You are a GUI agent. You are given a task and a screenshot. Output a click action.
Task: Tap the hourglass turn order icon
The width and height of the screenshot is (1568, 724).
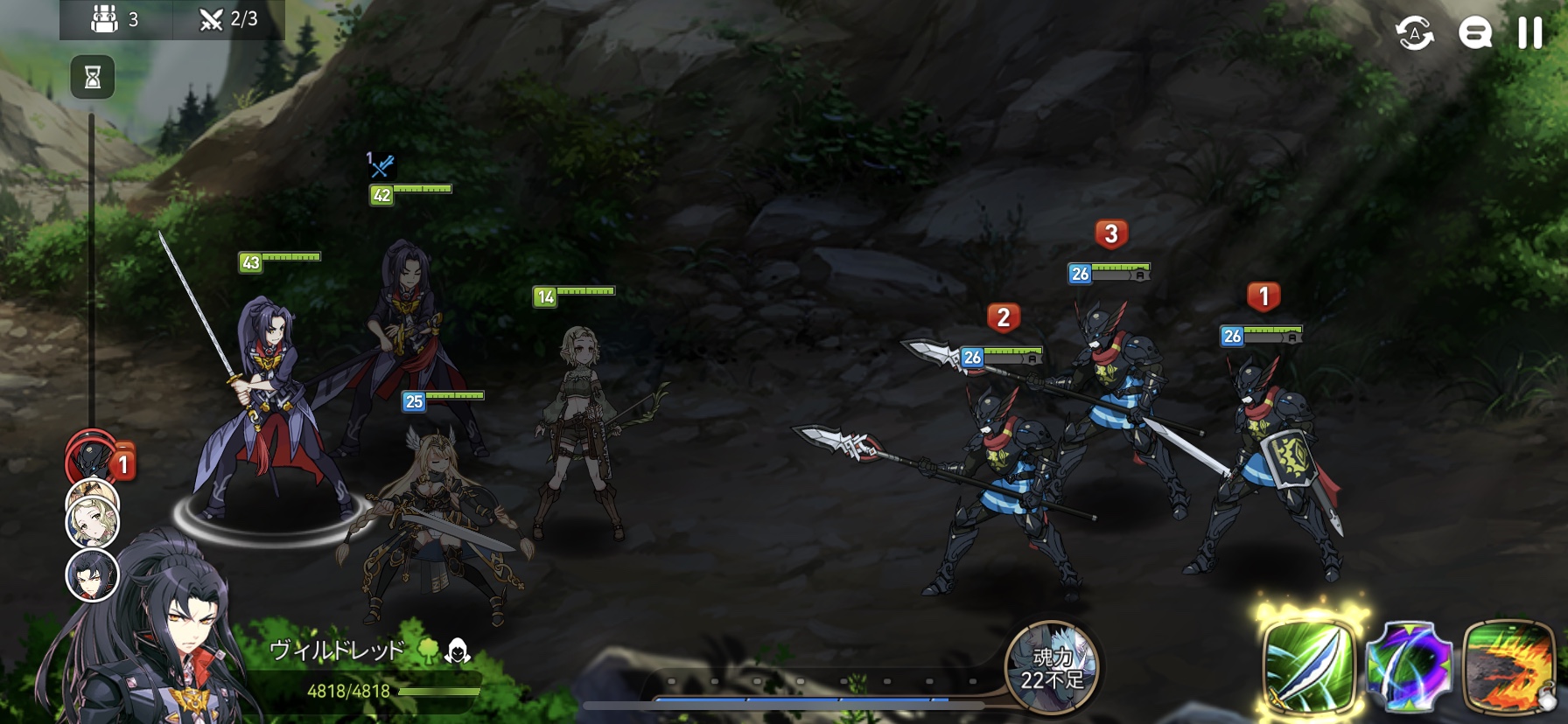pos(93,78)
